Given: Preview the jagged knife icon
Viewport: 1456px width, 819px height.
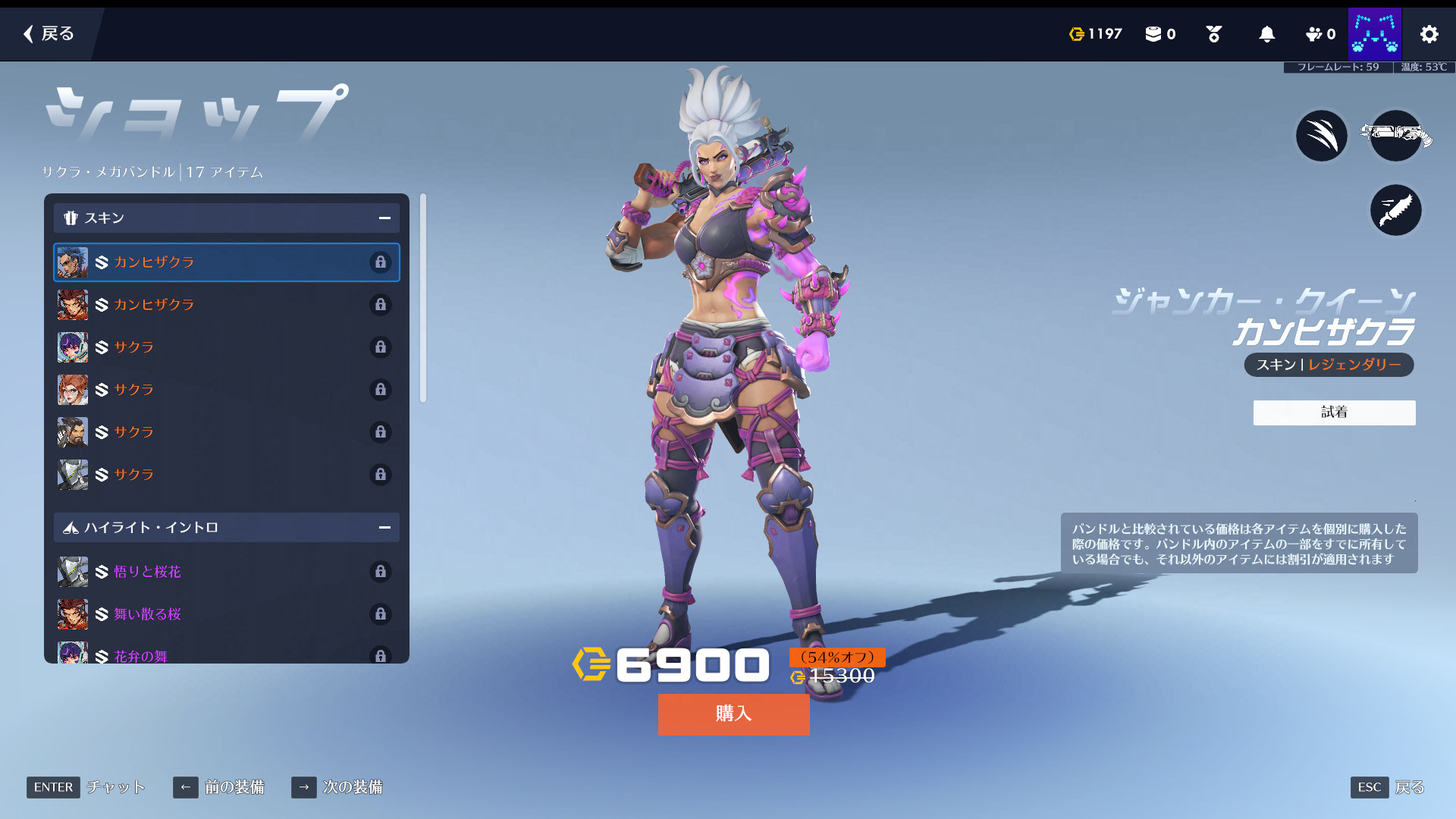Looking at the screenshot, I should tap(1395, 210).
